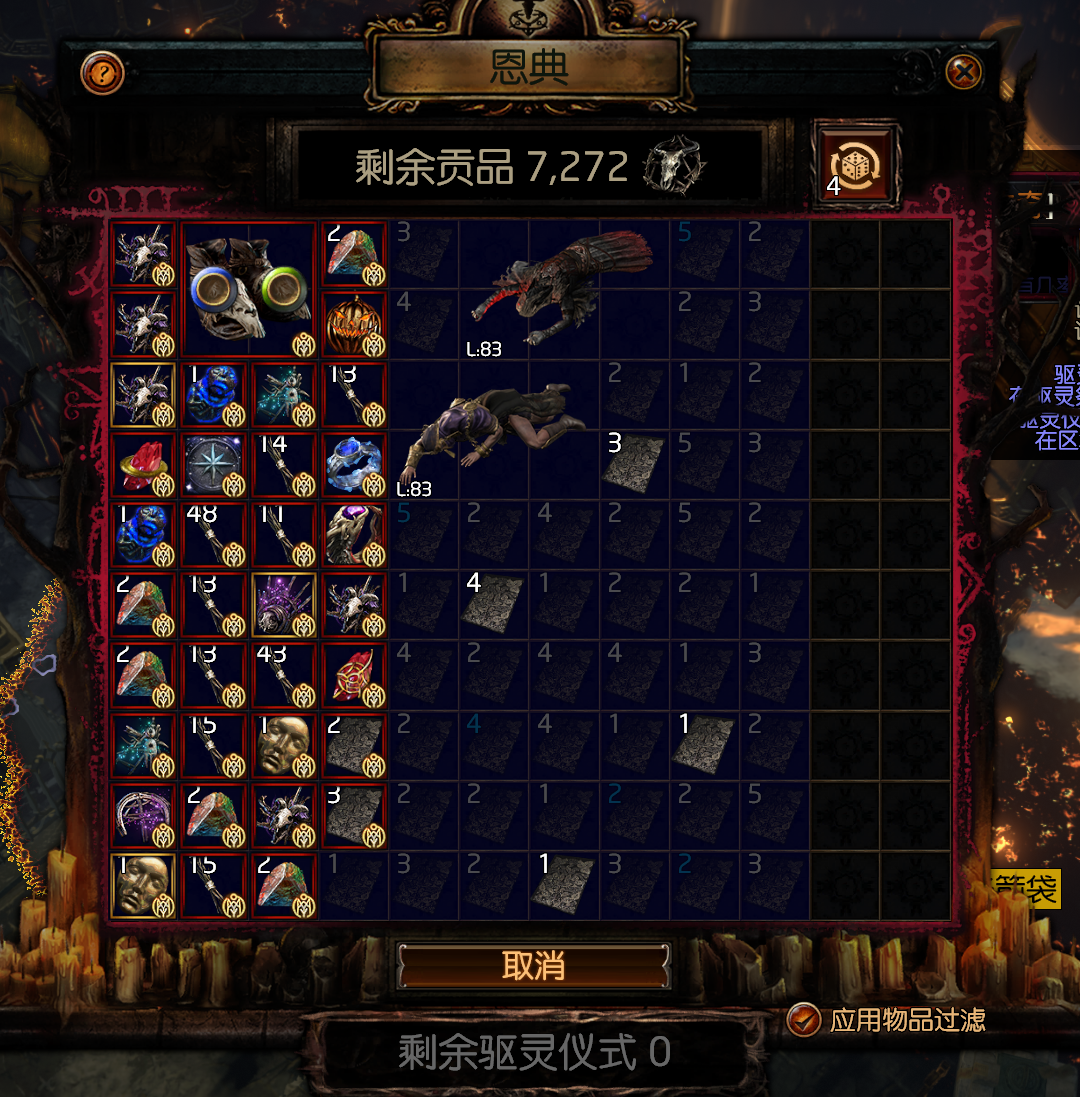1080x1097 pixels.
Task: Click the 取消 cancel button
Action: tap(533, 966)
